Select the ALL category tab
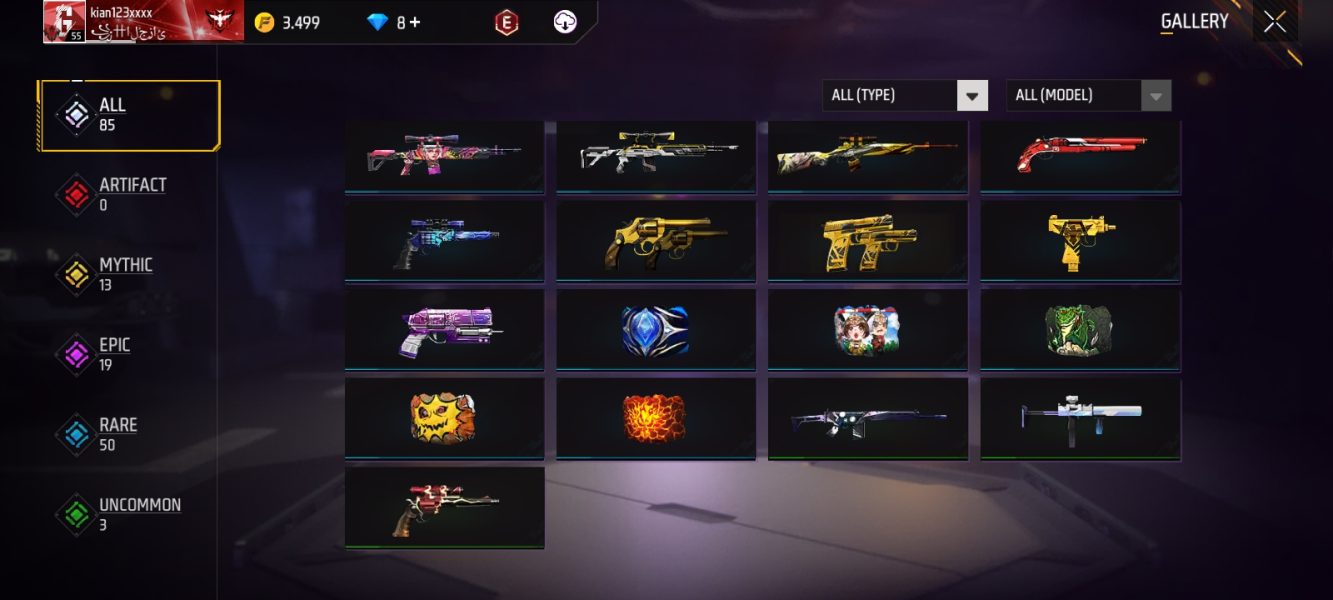 pos(130,115)
